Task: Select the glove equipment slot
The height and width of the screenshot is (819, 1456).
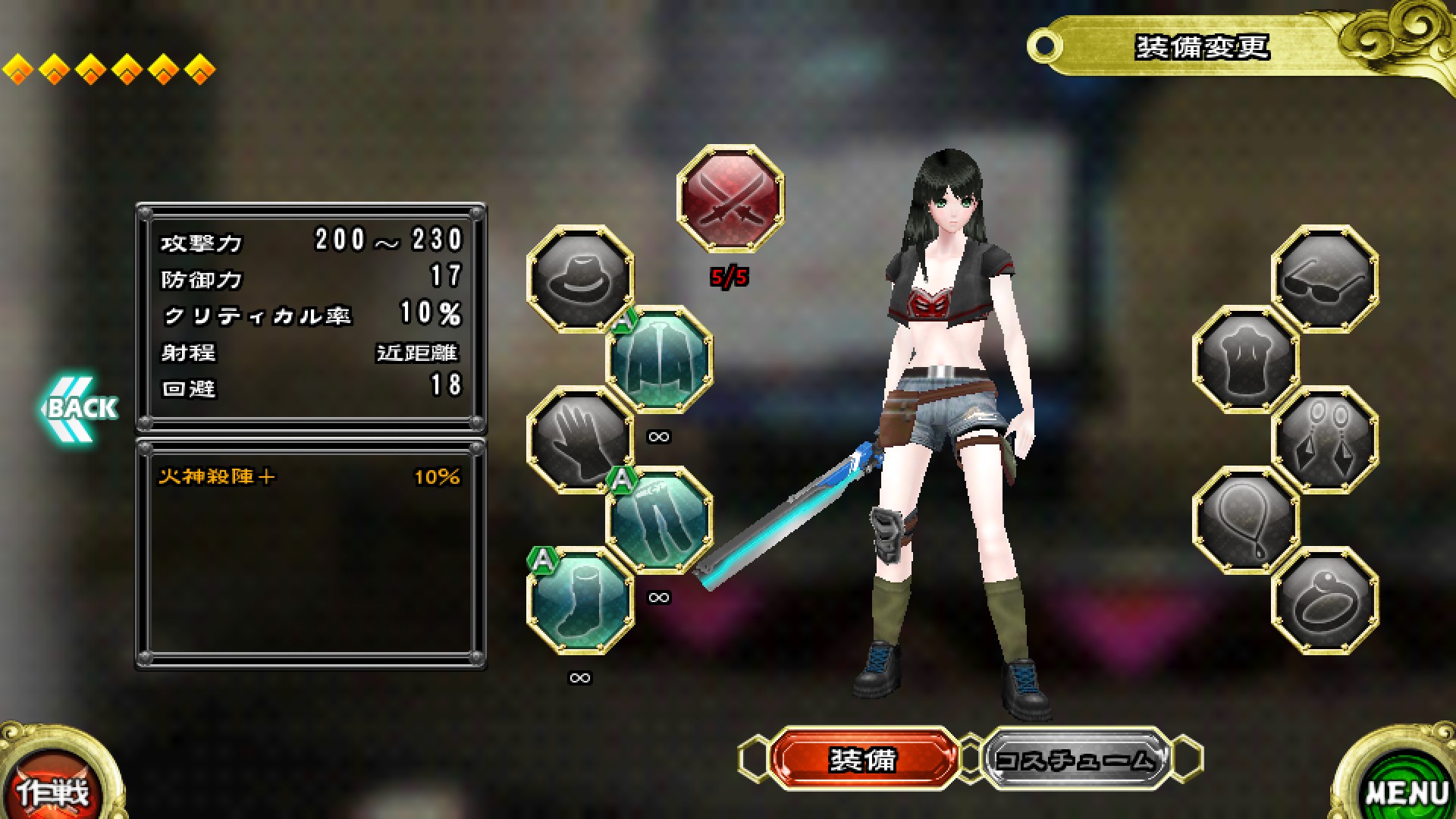Action: point(580,440)
